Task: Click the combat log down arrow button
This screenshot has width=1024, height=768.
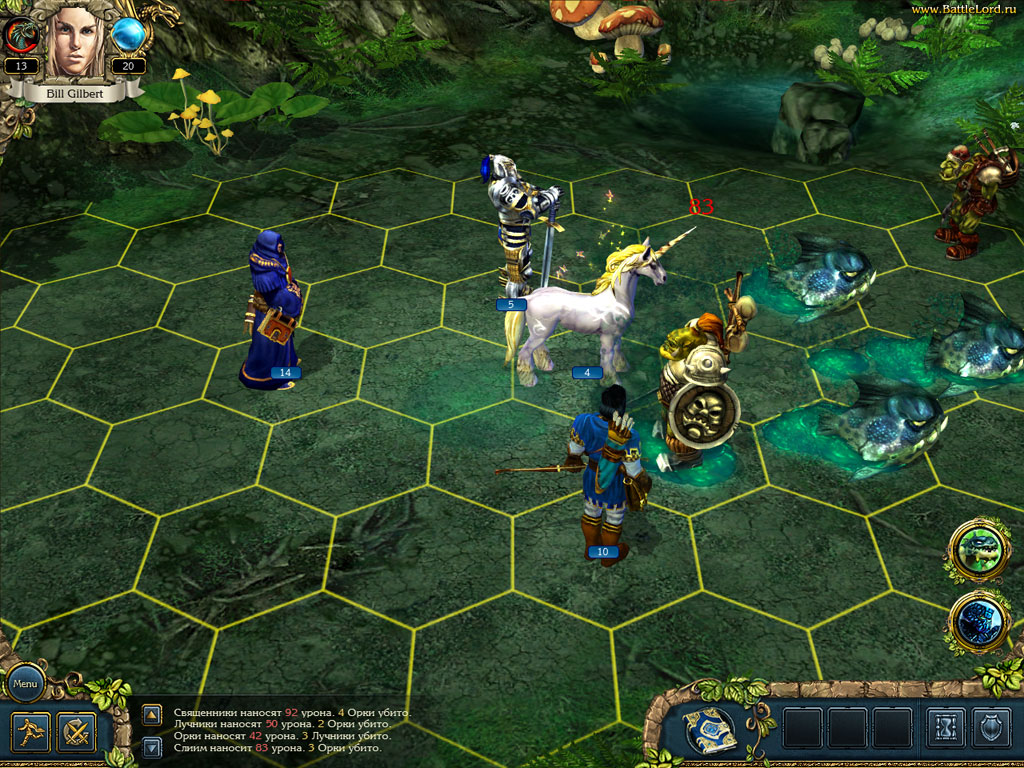Action: click(152, 746)
